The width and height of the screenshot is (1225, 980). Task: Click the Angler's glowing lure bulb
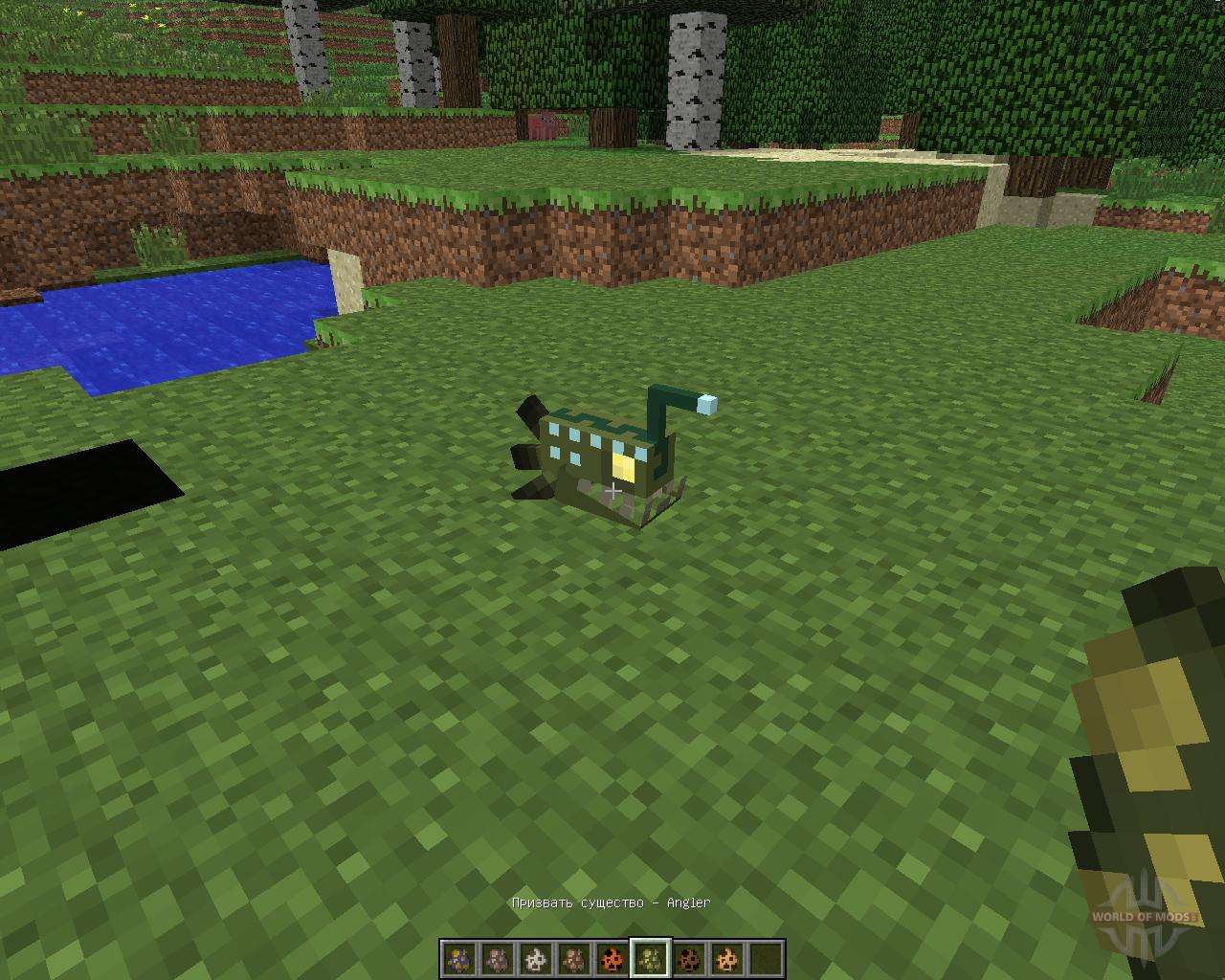(705, 406)
